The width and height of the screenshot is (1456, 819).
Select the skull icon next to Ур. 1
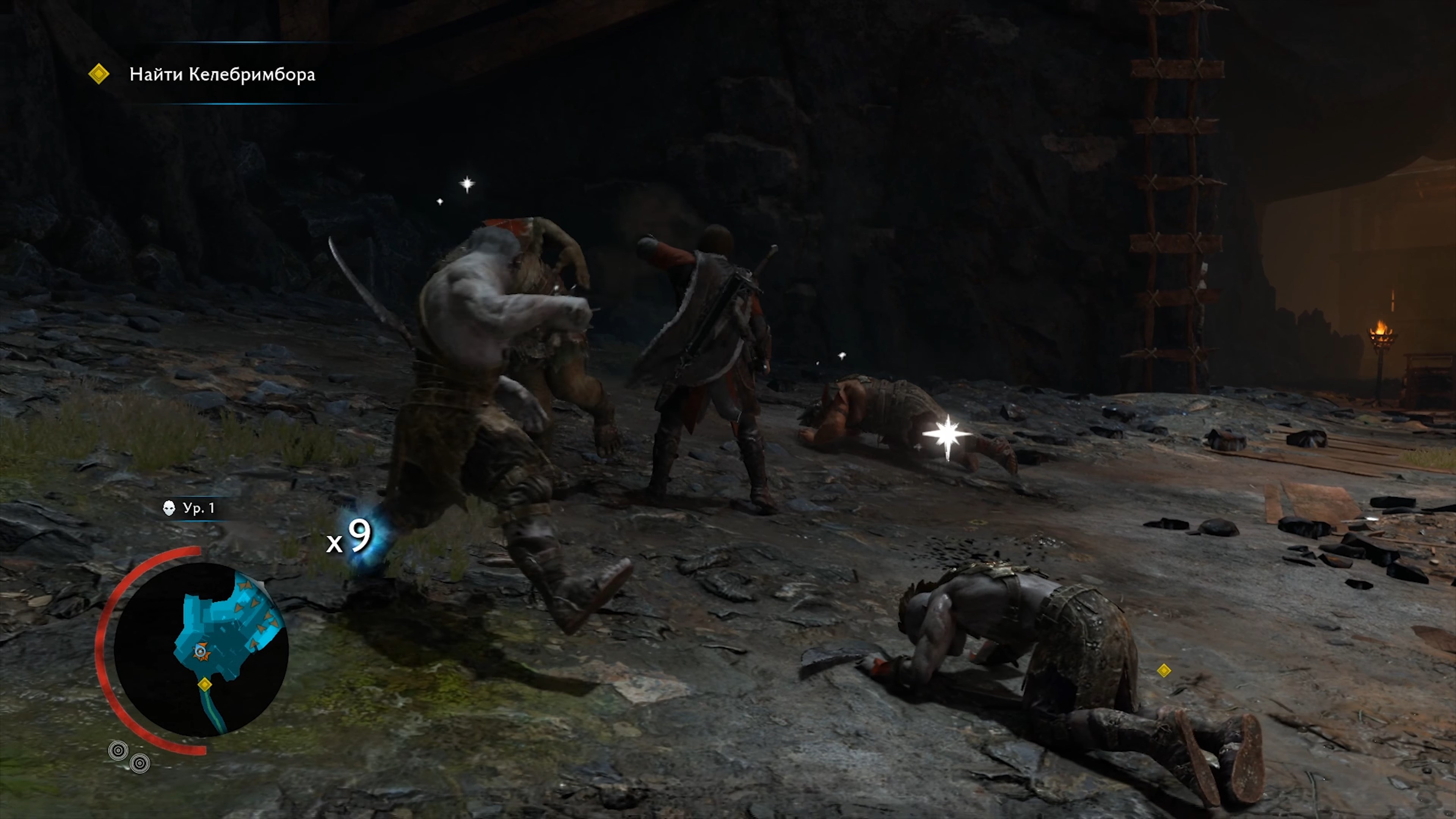tap(169, 508)
